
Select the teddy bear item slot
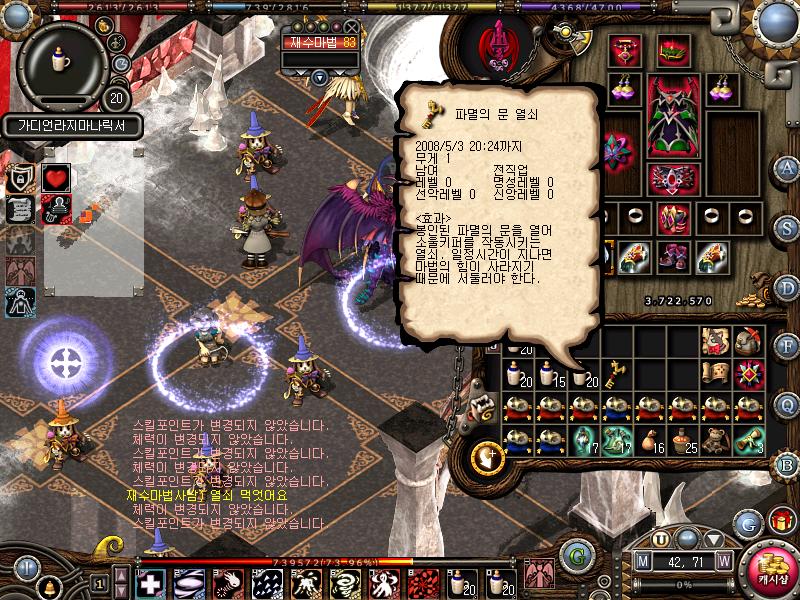[716, 440]
